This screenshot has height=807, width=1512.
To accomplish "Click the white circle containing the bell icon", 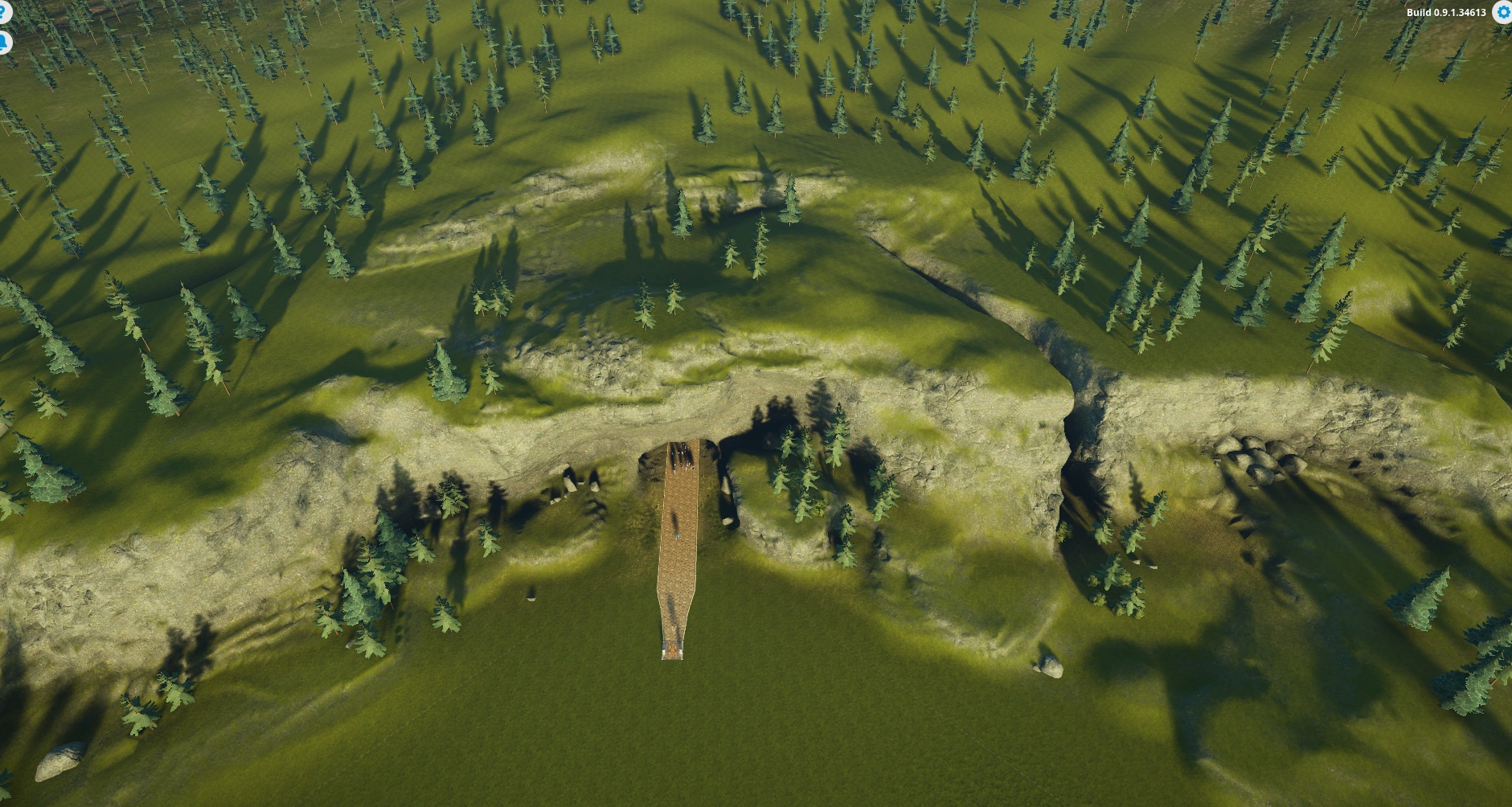I will tap(3, 43).
